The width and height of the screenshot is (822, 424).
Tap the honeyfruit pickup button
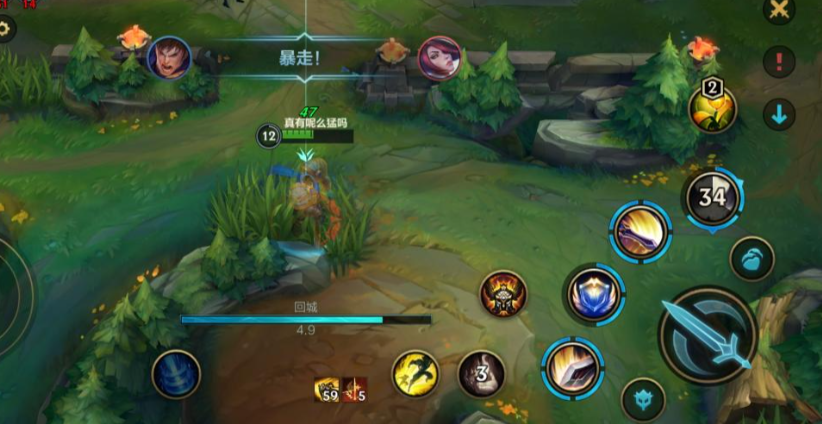749,257
